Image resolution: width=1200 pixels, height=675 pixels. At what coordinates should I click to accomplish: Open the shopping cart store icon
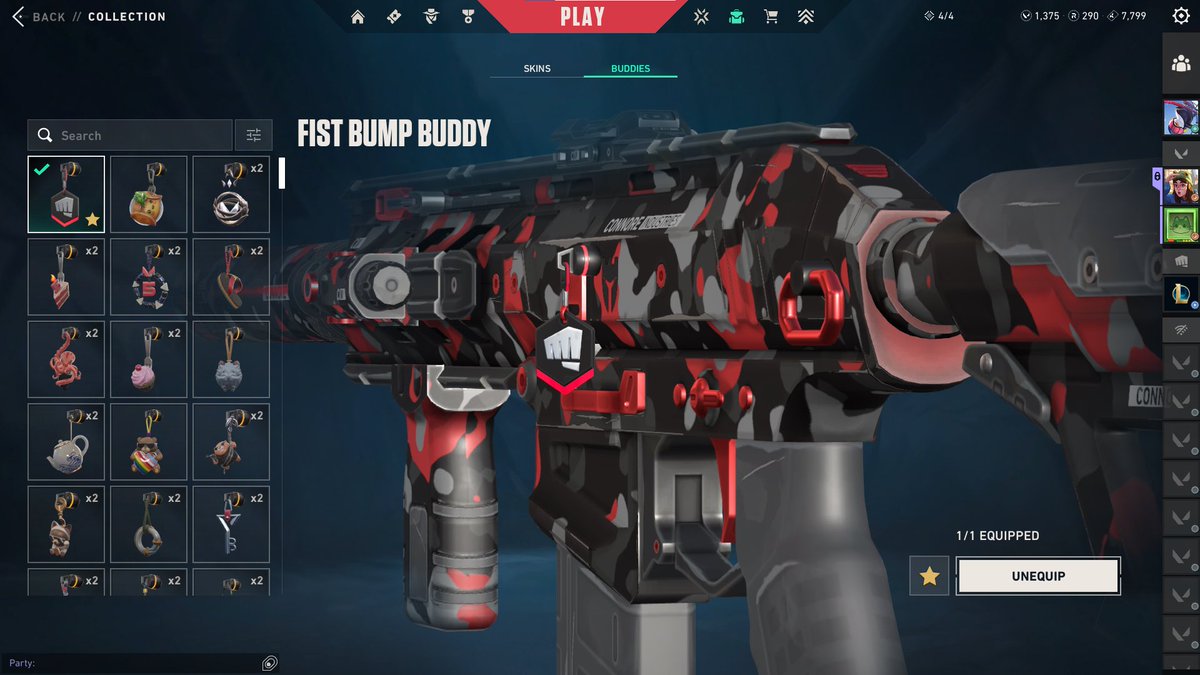click(771, 17)
